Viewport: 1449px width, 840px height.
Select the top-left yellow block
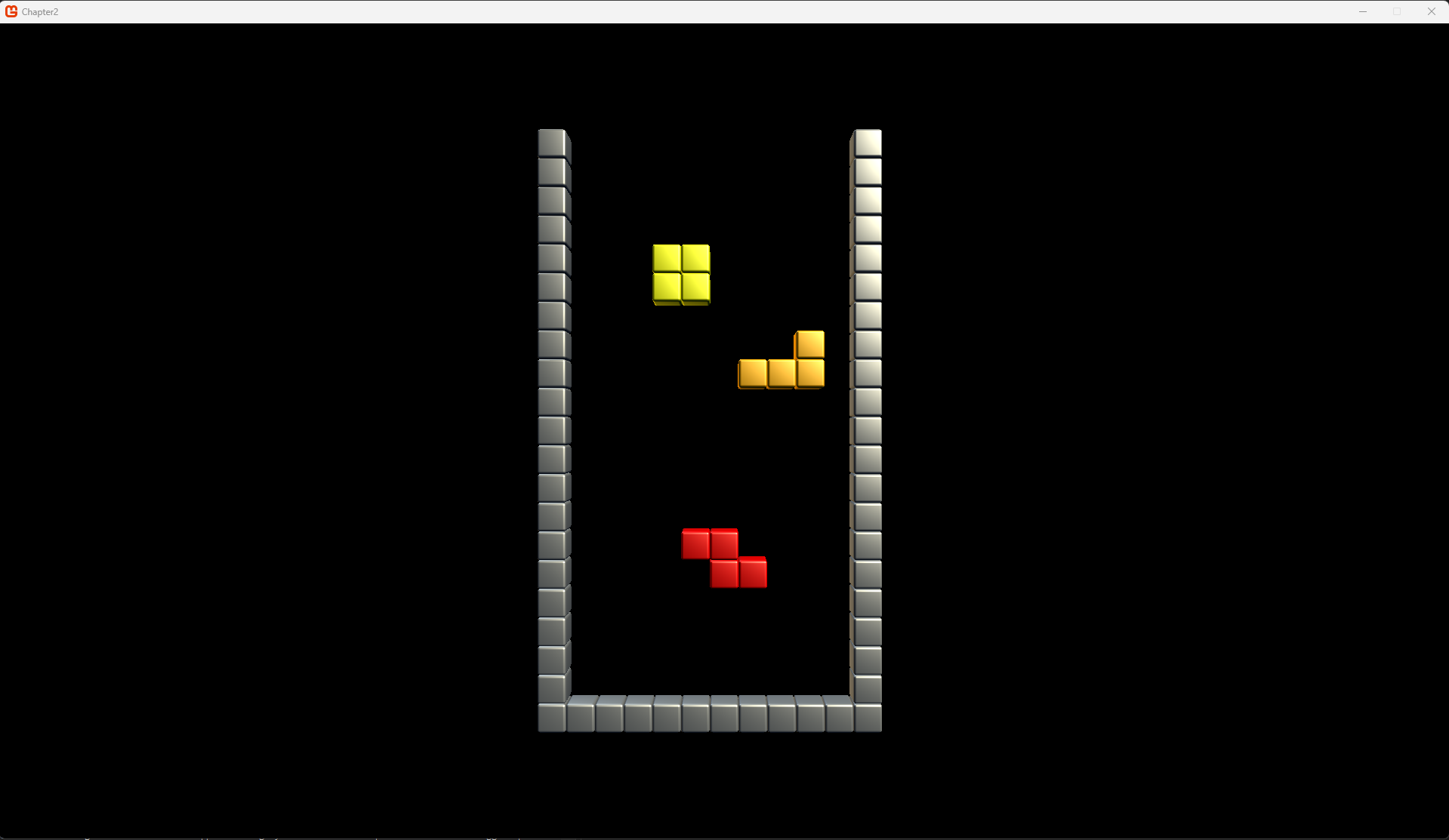coord(666,259)
